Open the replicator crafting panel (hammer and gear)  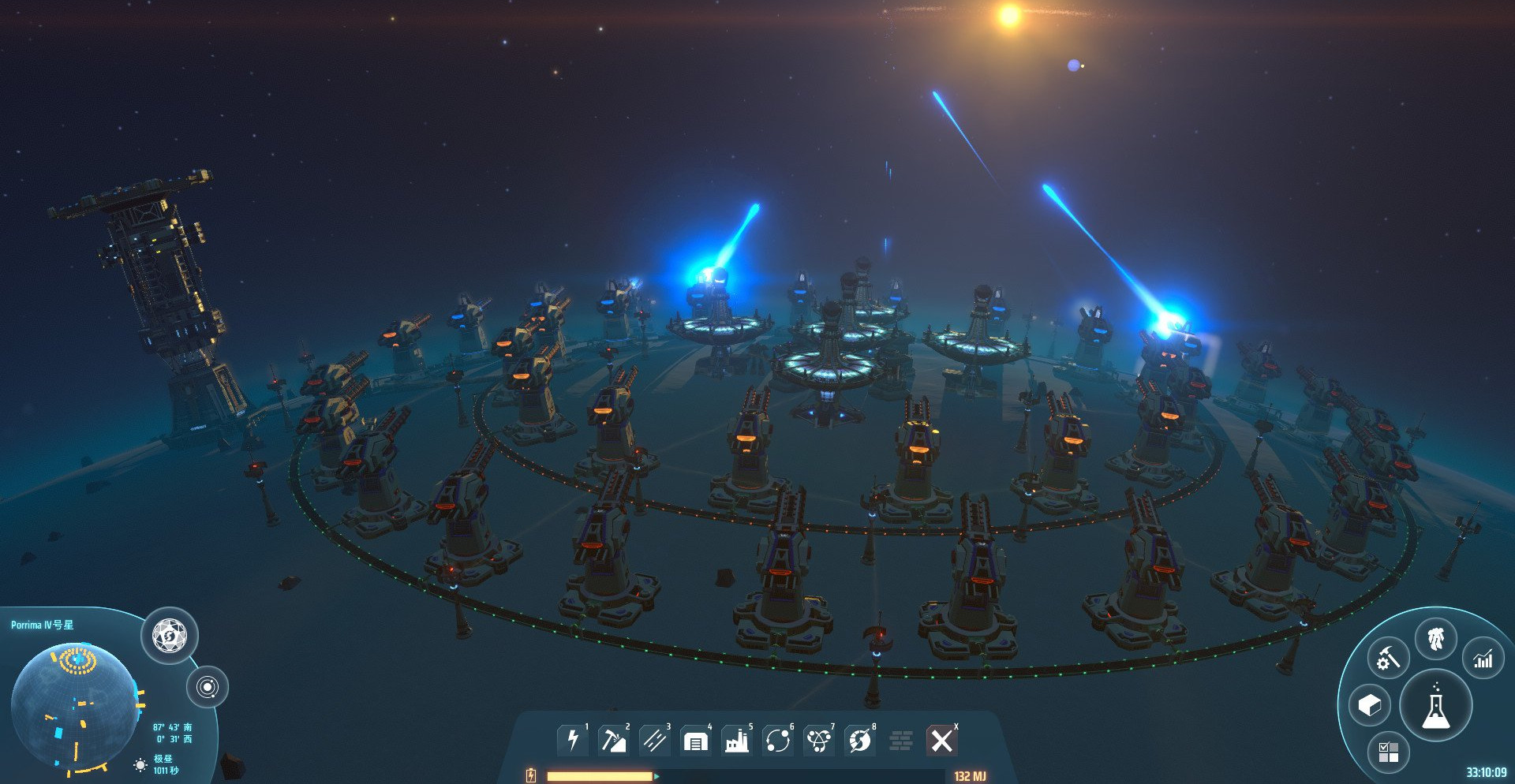click(1388, 658)
